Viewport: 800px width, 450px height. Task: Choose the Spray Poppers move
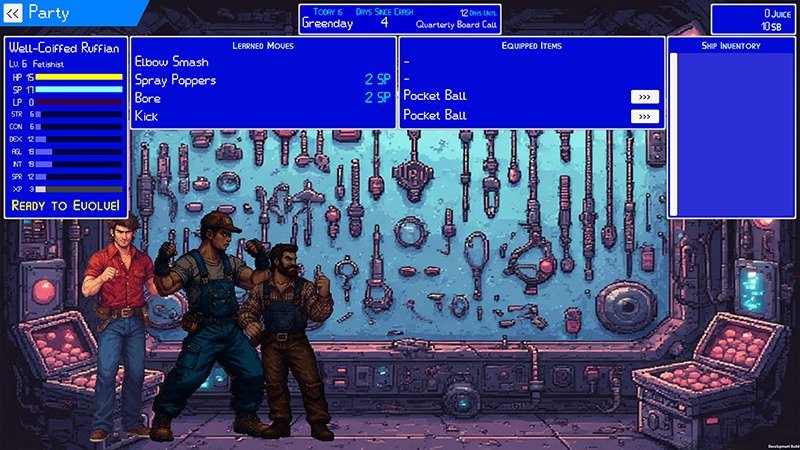tap(175, 80)
